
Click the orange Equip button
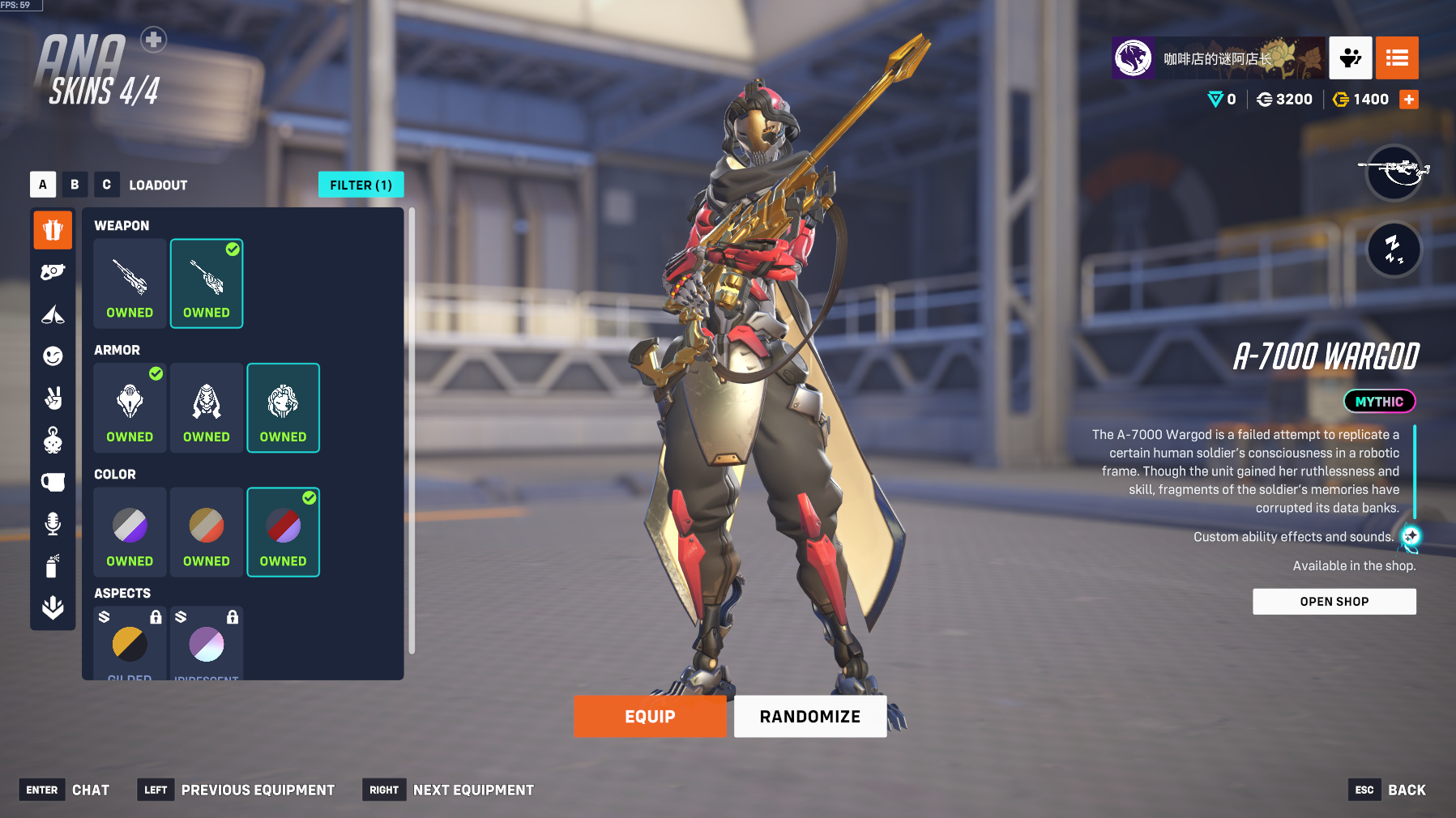click(650, 717)
